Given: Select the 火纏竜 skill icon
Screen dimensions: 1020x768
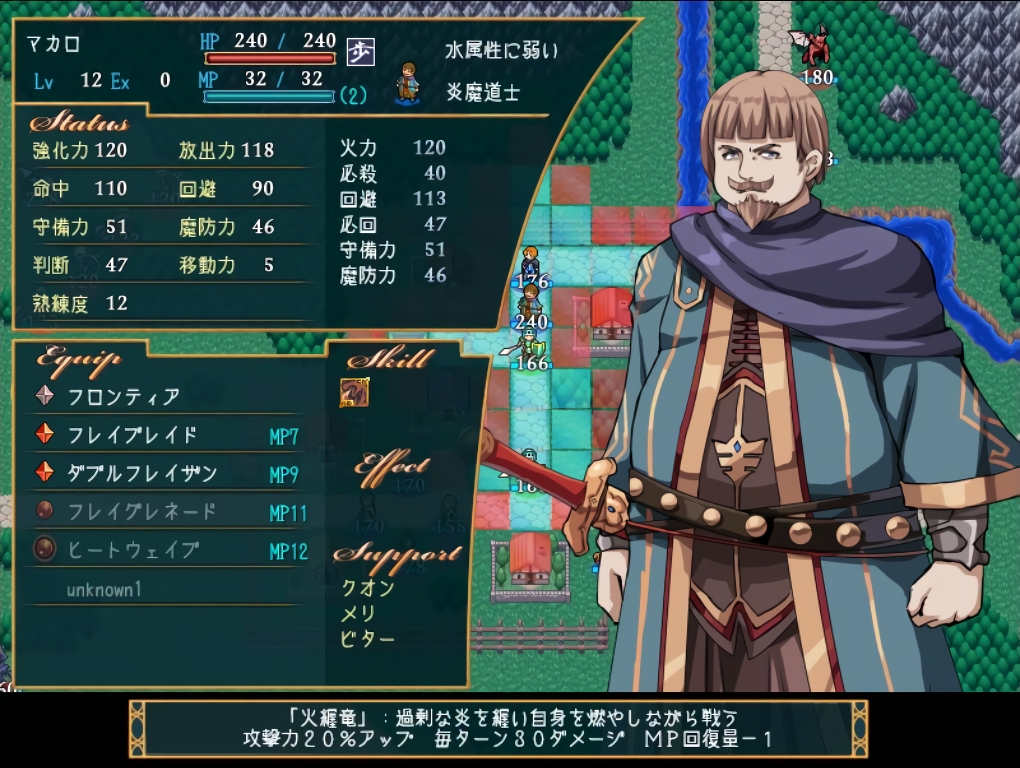Looking at the screenshot, I should pyautogui.click(x=354, y=393).
